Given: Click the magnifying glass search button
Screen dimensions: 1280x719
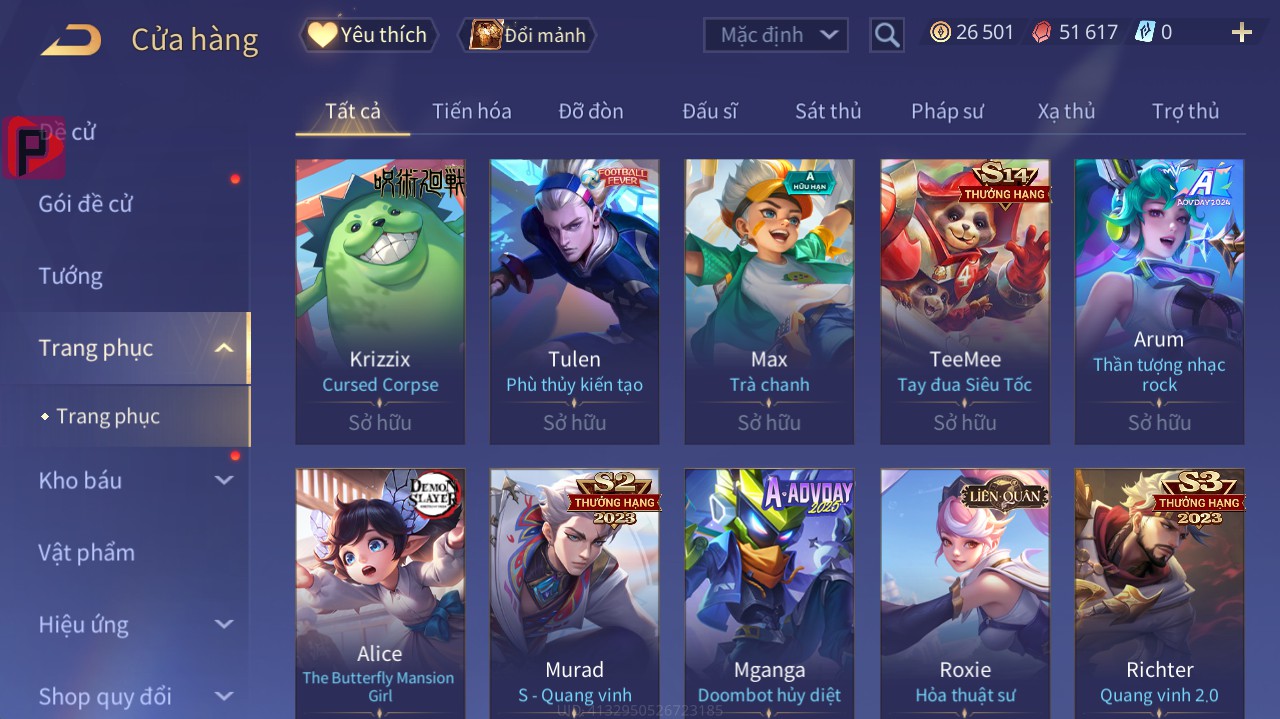Looking at the screenshot, I should (886, 35).
